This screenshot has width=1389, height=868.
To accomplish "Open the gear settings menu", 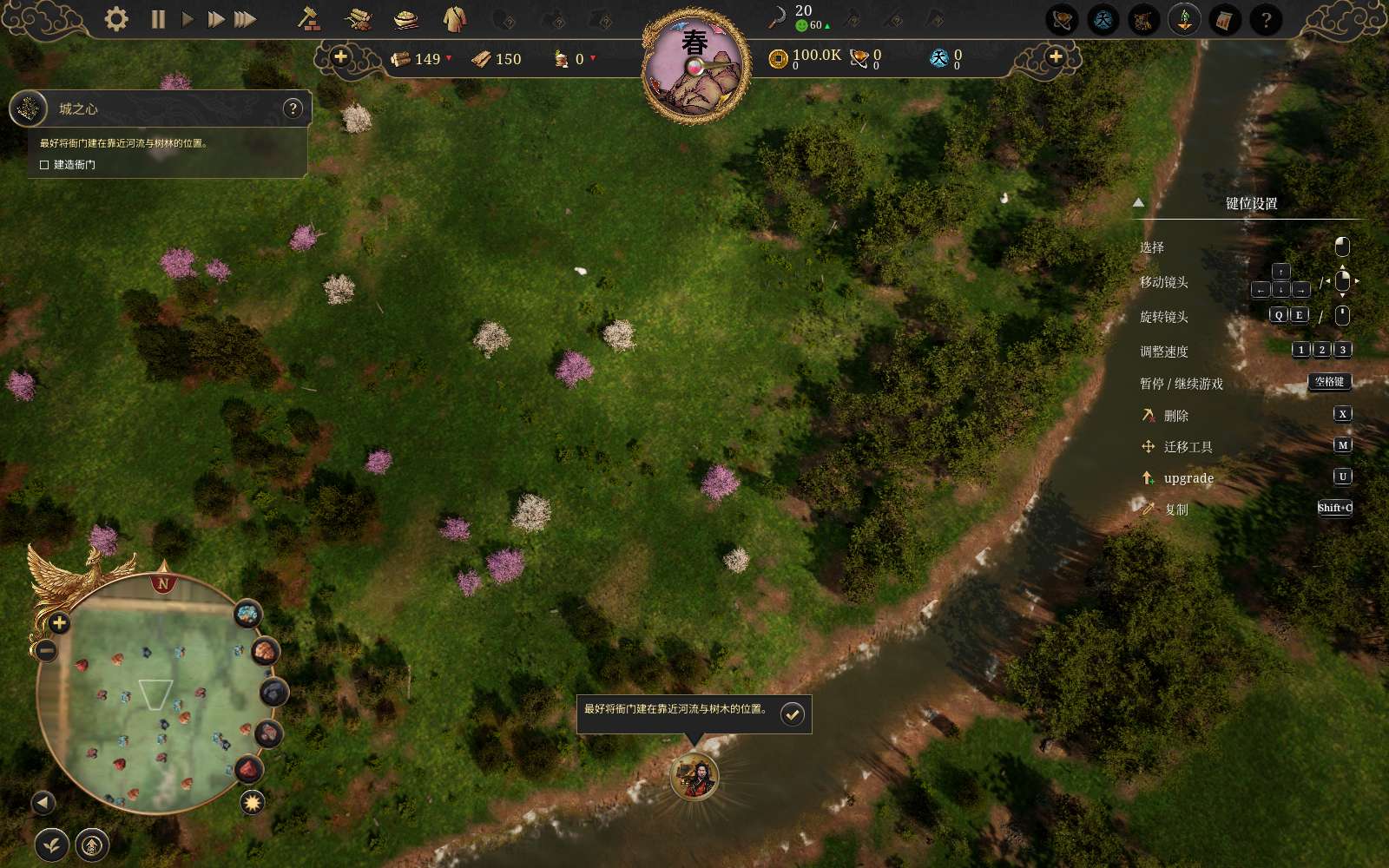I will pos(116,19).
